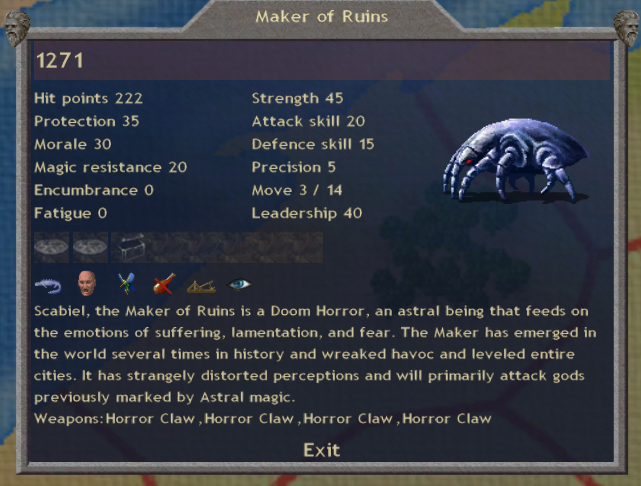Click the blue shrimp-like creature ability icon
Screen dimensions: 641x486
tap(47, 285)
